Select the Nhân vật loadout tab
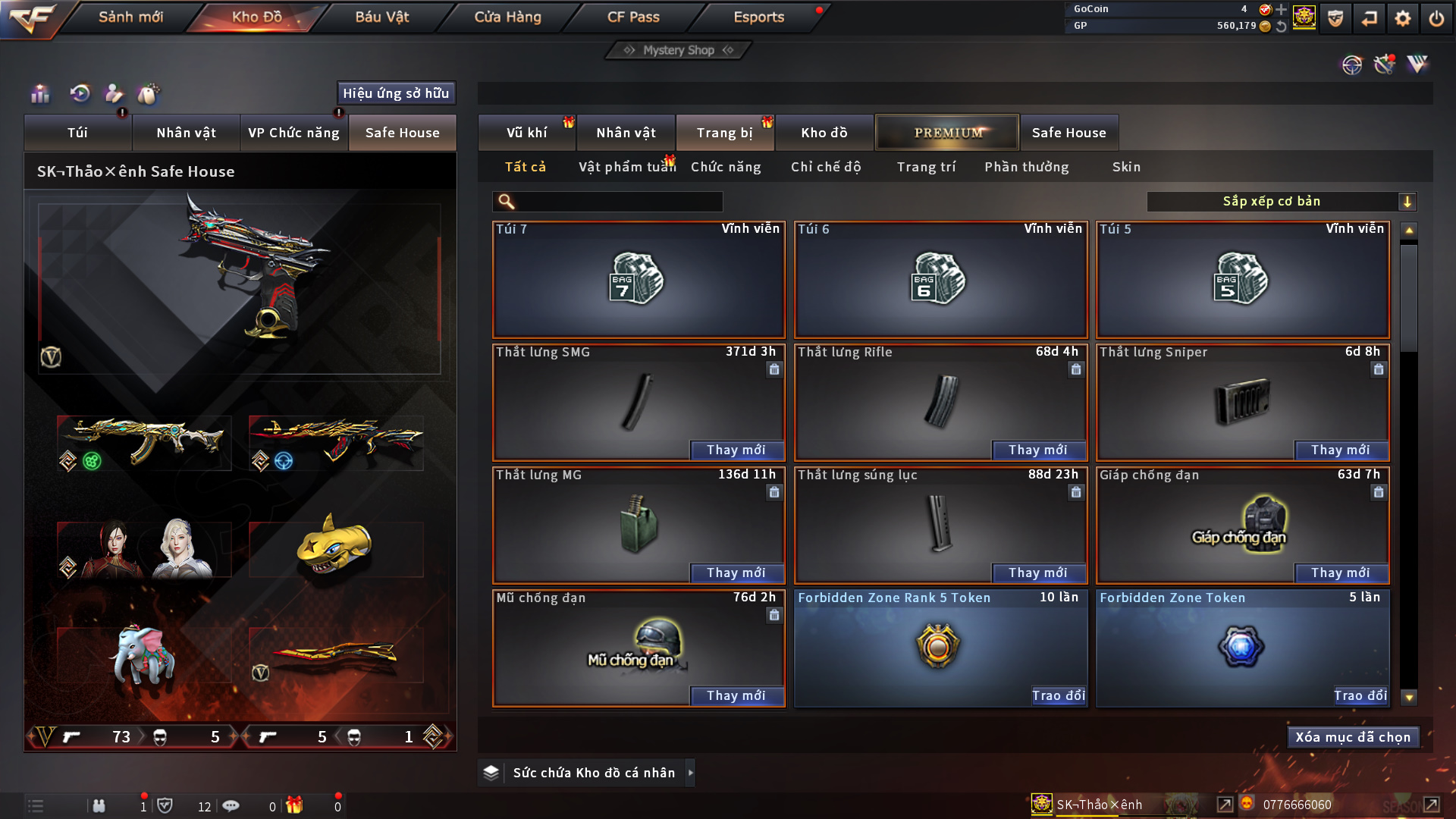The width and height of the screenshot is (1456, 819). pos(186,133)
